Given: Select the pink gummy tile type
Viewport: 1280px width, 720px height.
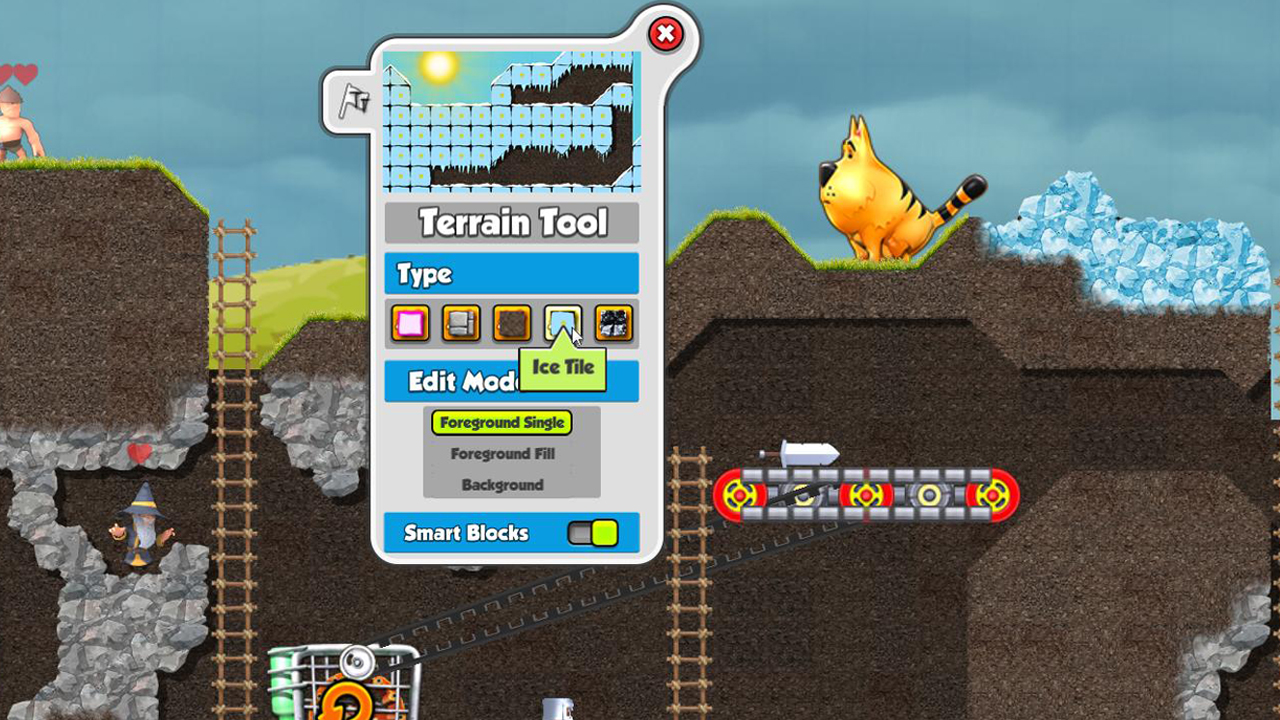Looking at the screenshot, I should 410,324.
